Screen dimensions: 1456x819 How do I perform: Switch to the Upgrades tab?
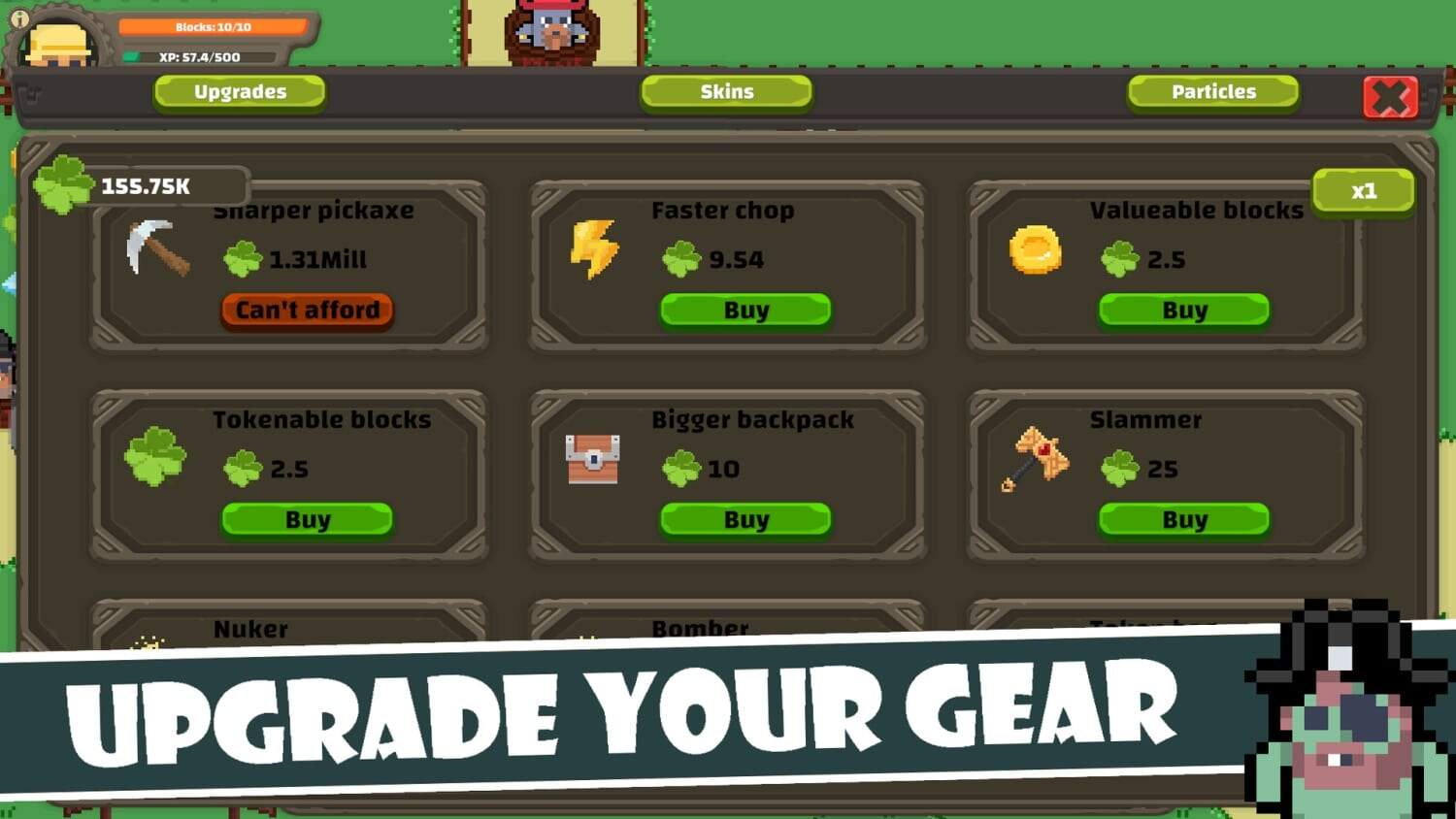[x=240, y=92]
